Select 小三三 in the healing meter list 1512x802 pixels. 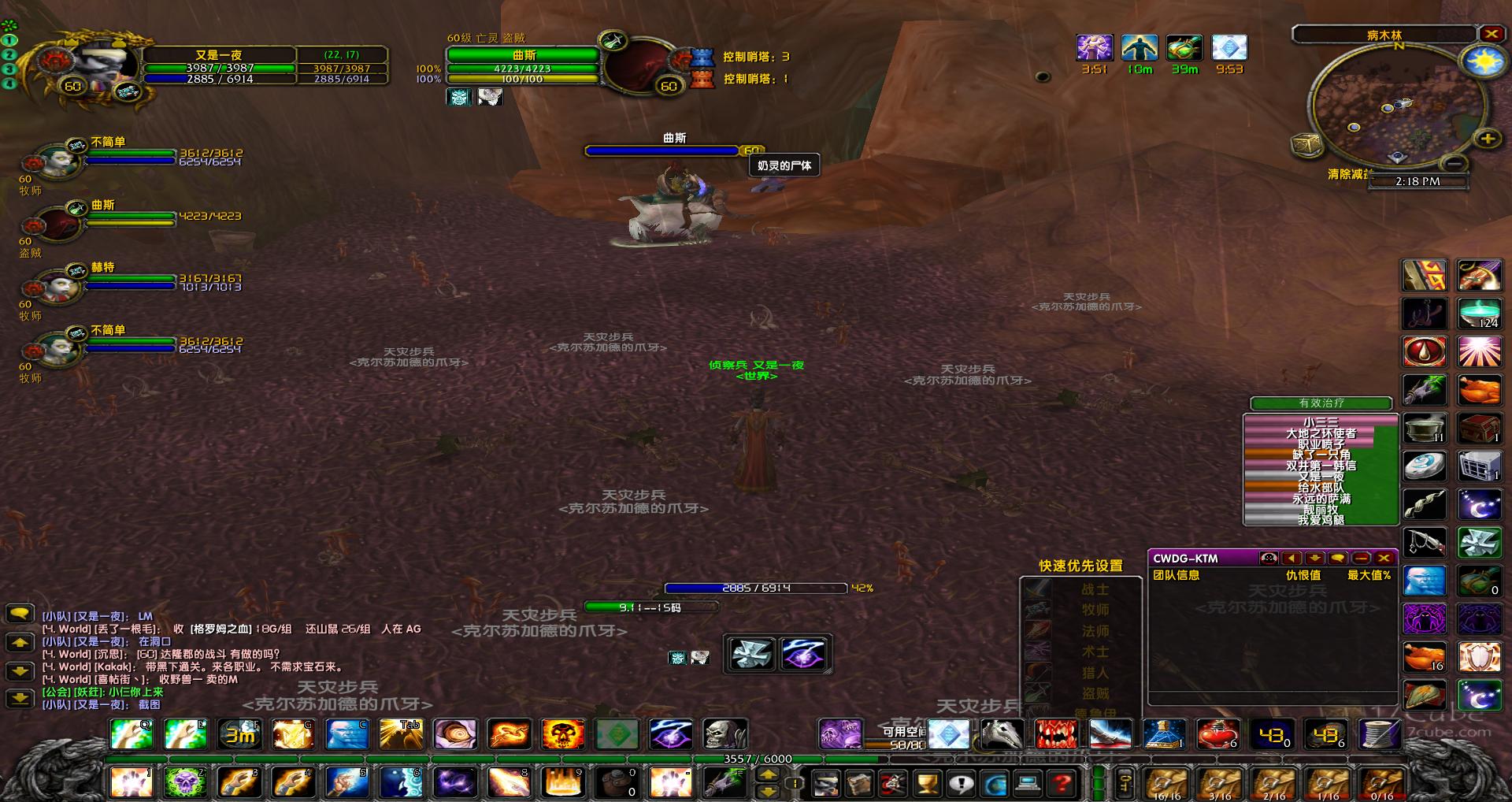(x=1321, y=421)
